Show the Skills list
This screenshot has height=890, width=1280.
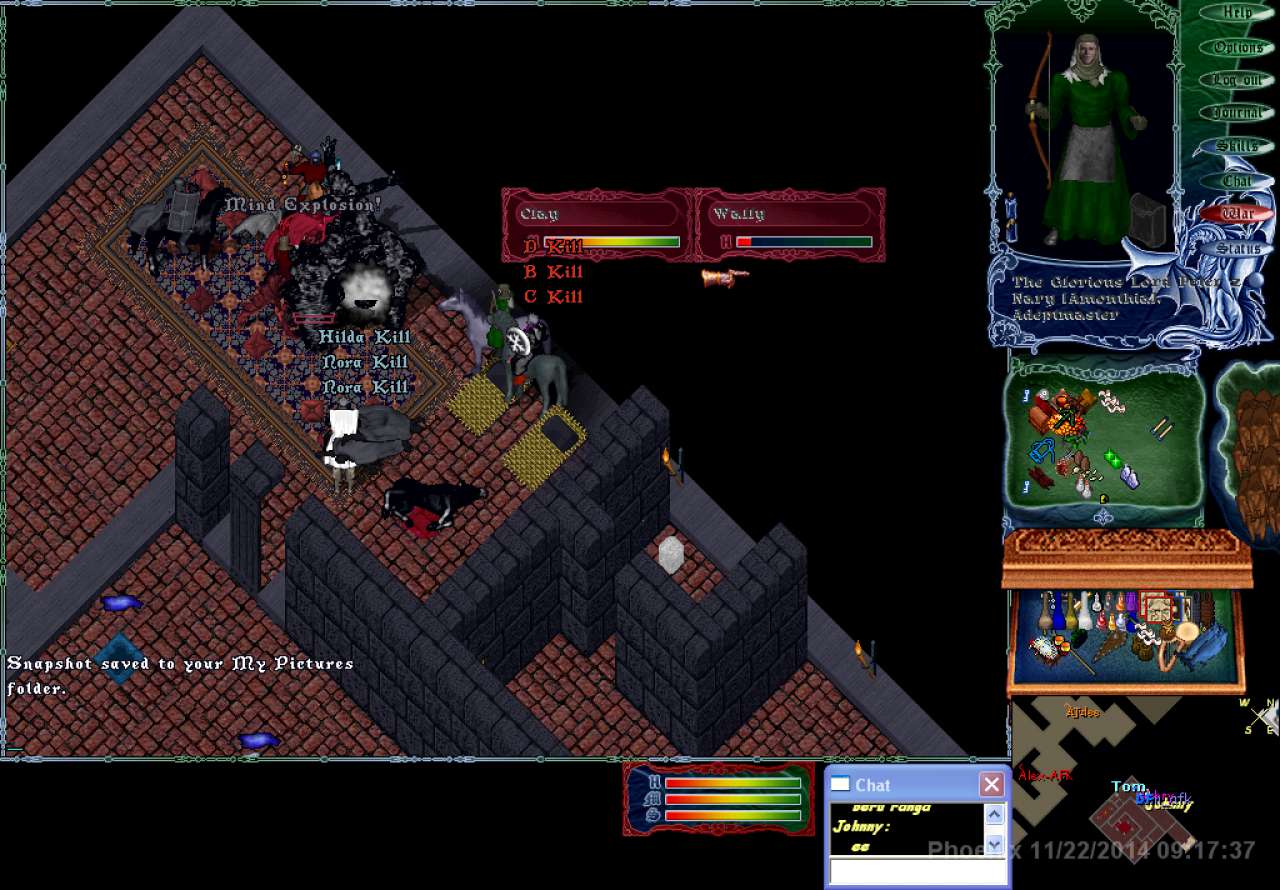point(1237,146)
